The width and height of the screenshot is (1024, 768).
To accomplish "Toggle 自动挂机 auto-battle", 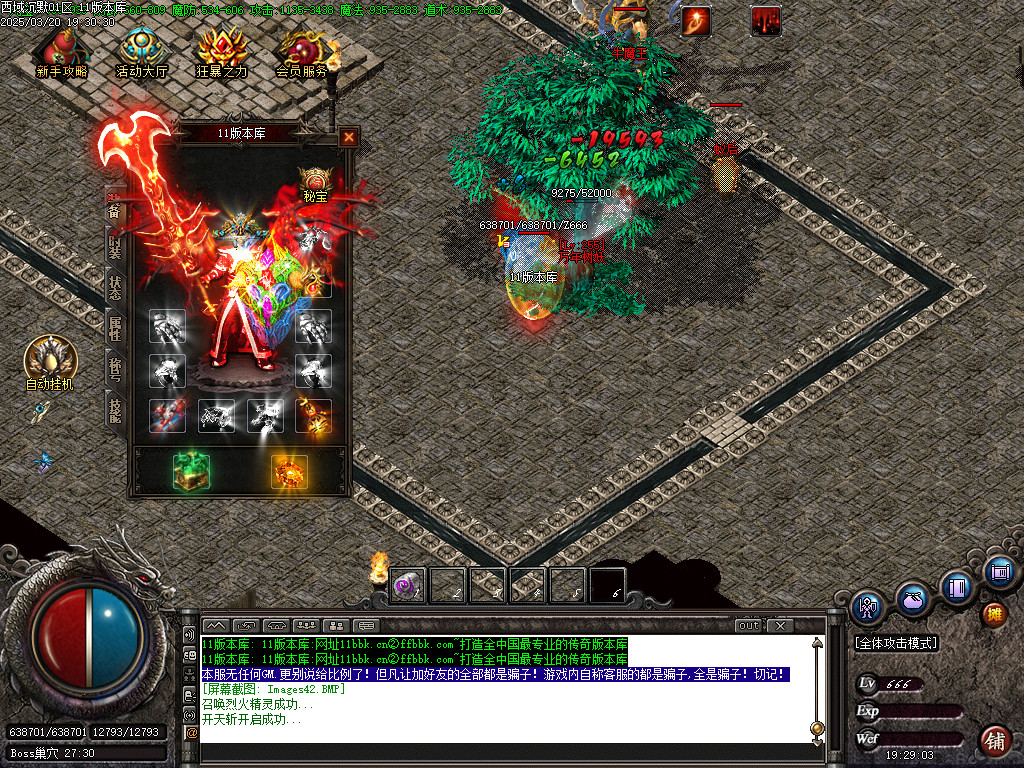I will 49,361.
